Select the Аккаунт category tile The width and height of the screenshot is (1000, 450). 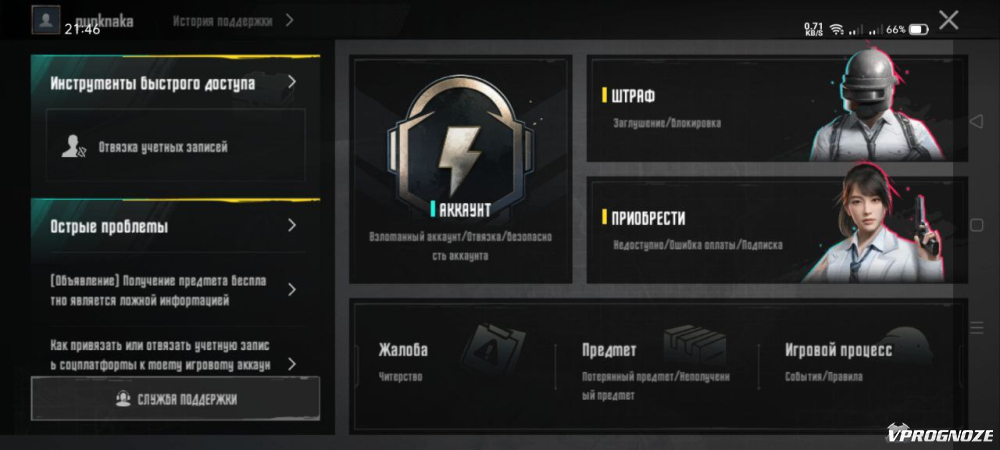[x=461, y=170]
